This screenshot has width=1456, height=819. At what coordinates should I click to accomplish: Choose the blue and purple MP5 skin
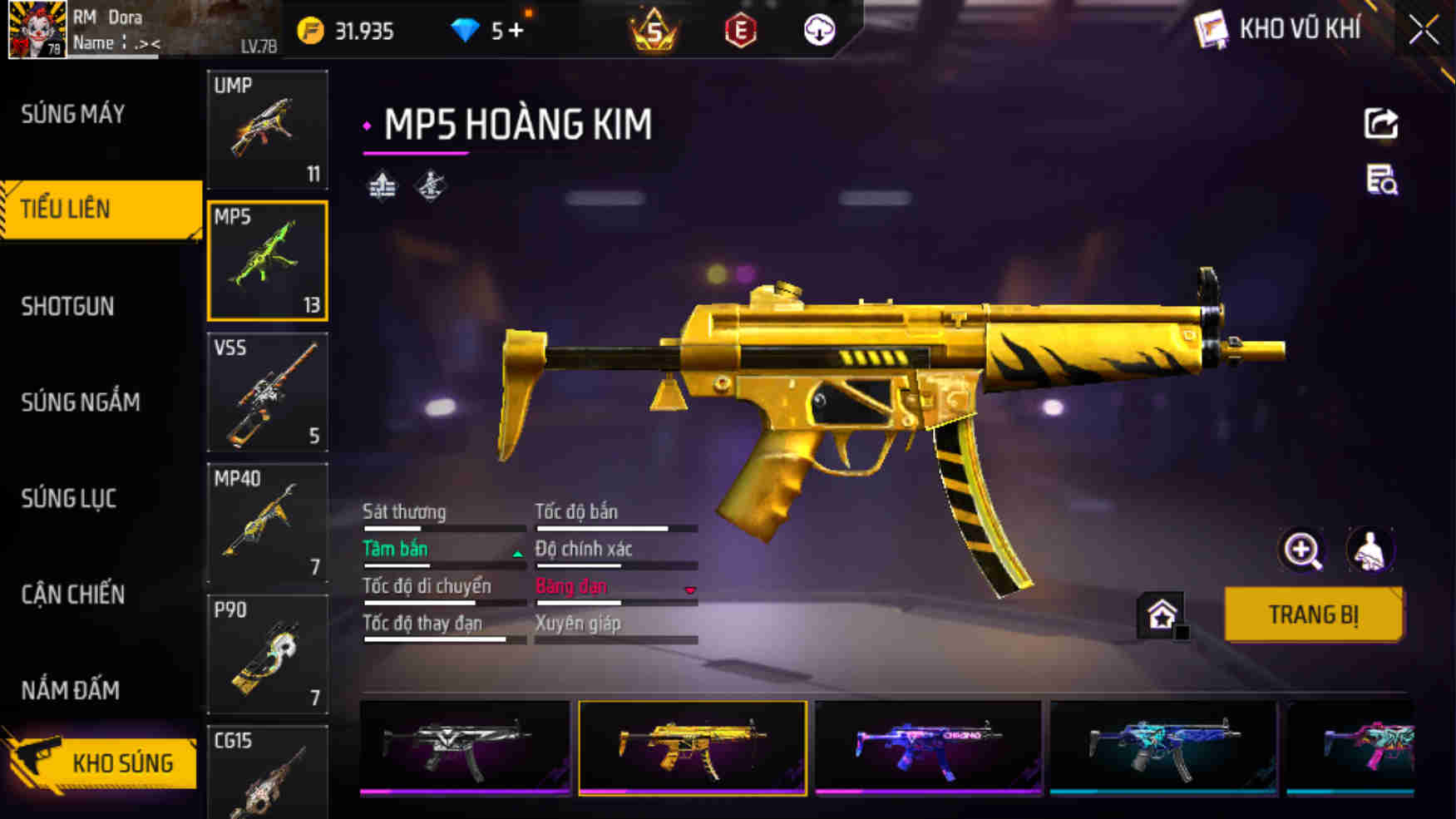coord(928,747)
